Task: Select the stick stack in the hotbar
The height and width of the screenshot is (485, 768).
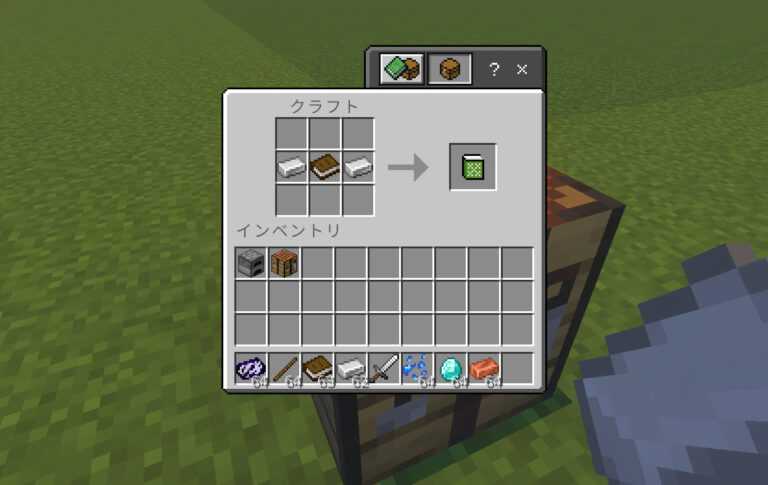Action: 285,369
